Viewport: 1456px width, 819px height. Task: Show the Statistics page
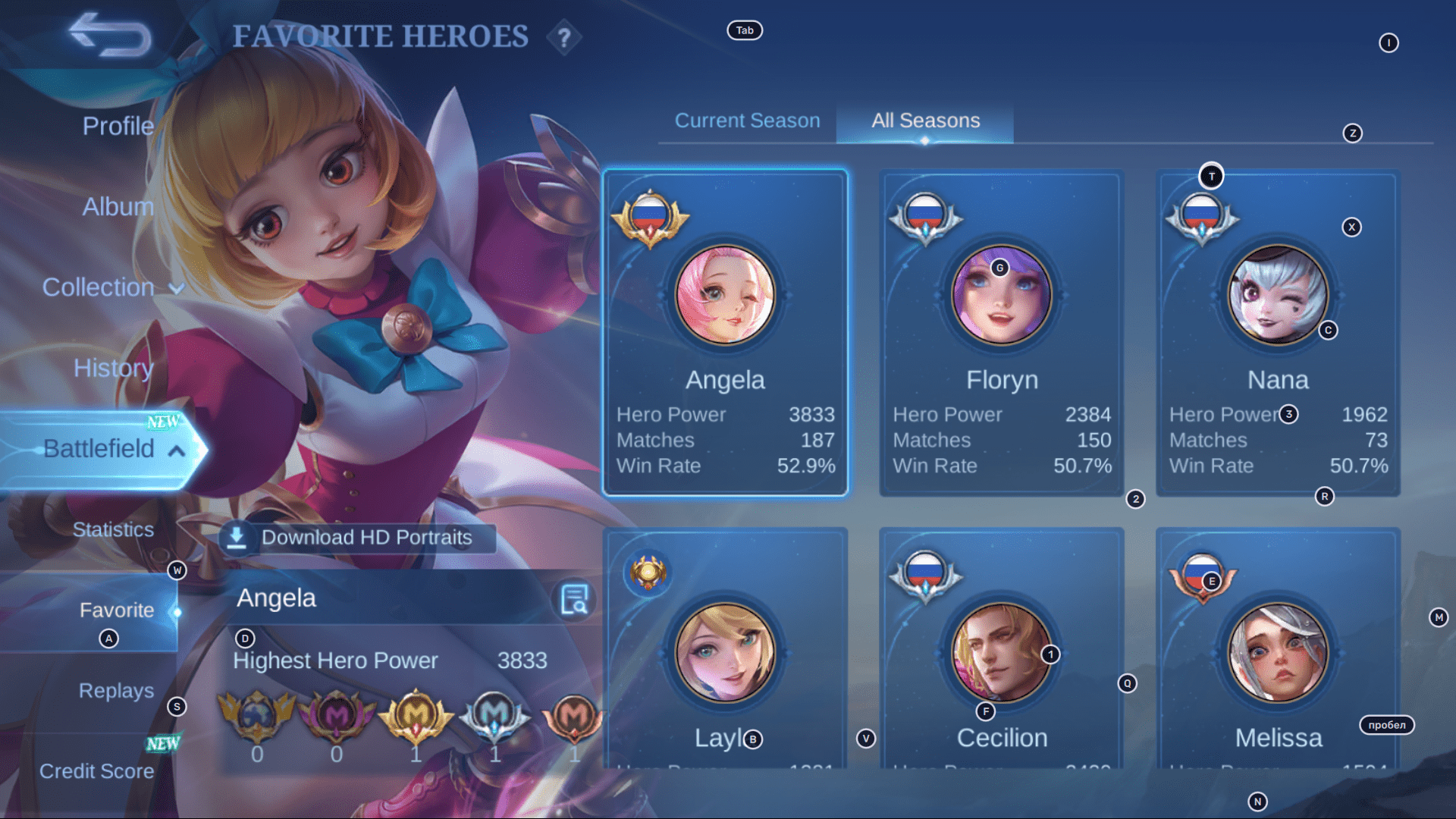click(x=113, y=529)
